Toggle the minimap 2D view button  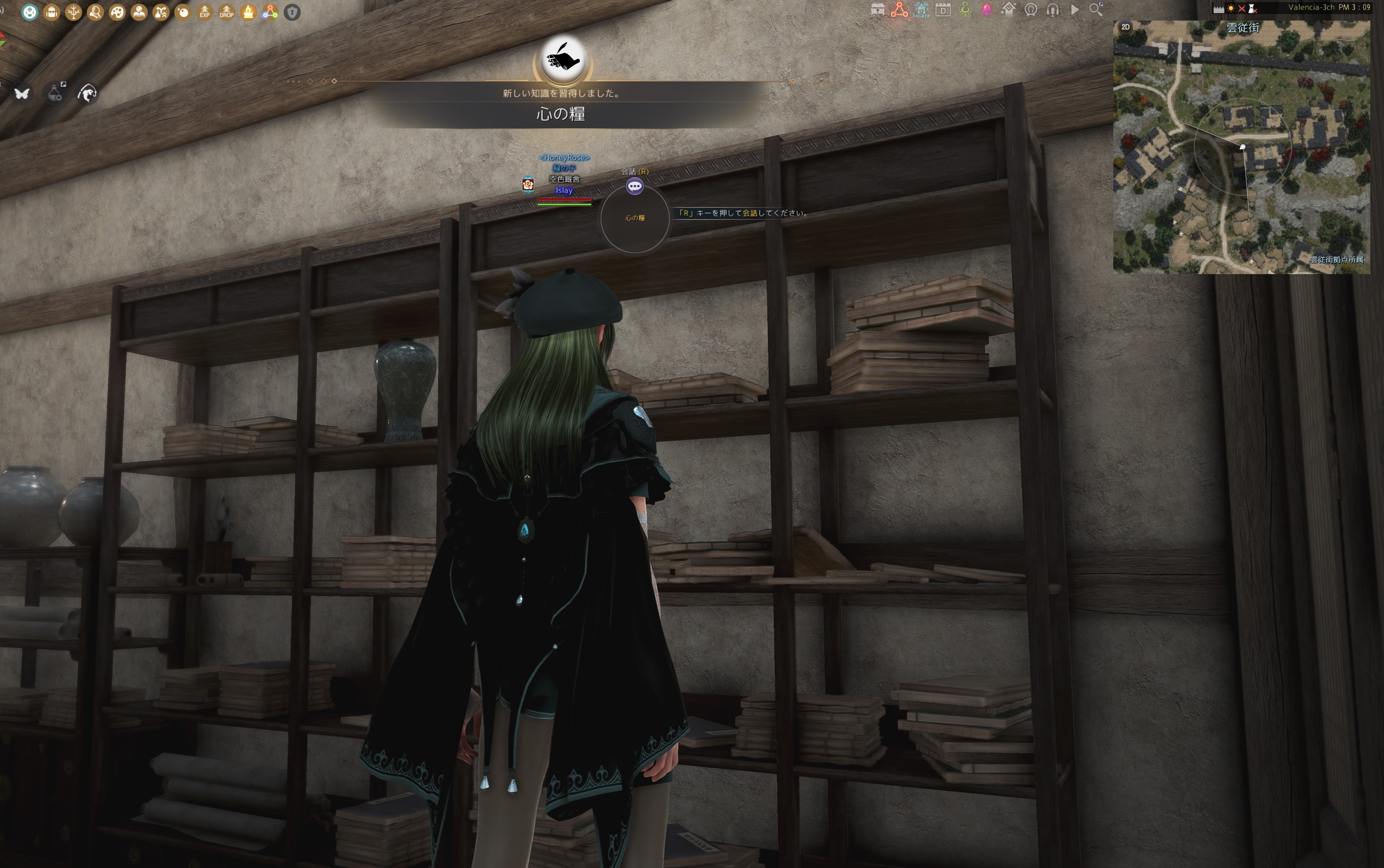click(1125, 27)
